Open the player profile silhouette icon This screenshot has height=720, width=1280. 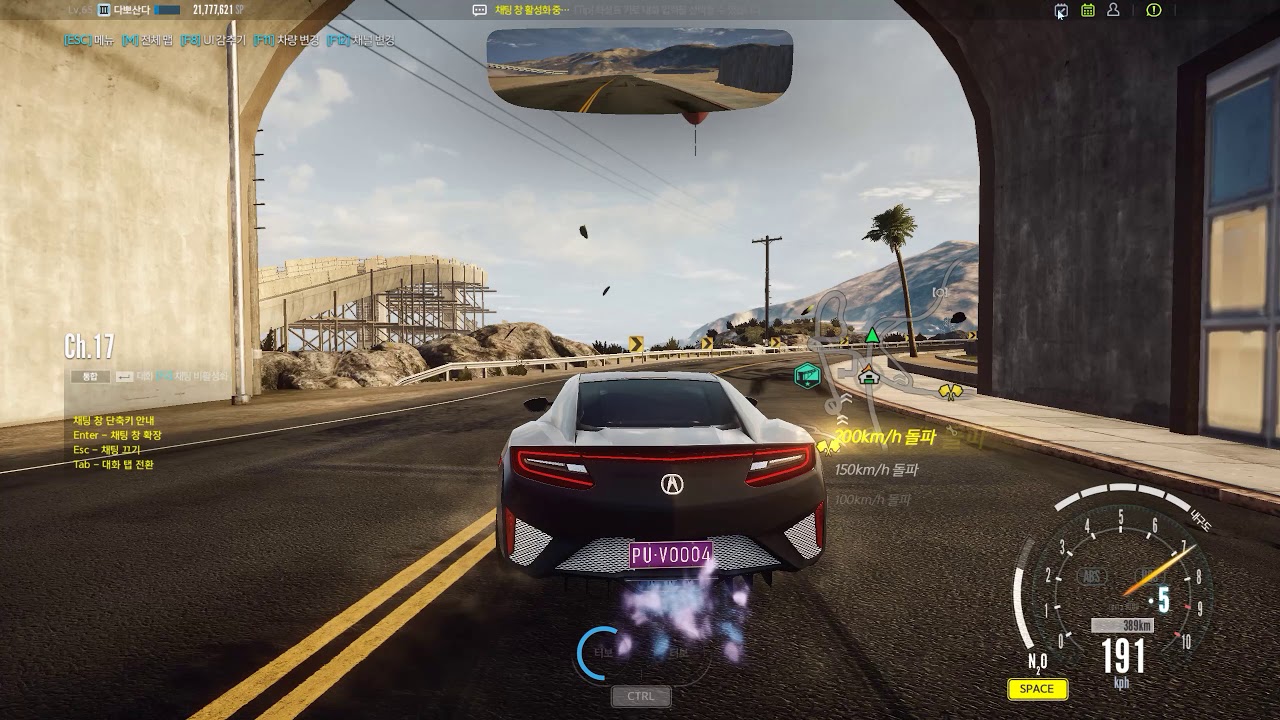pyautogui.click(x=1113, y=10)
